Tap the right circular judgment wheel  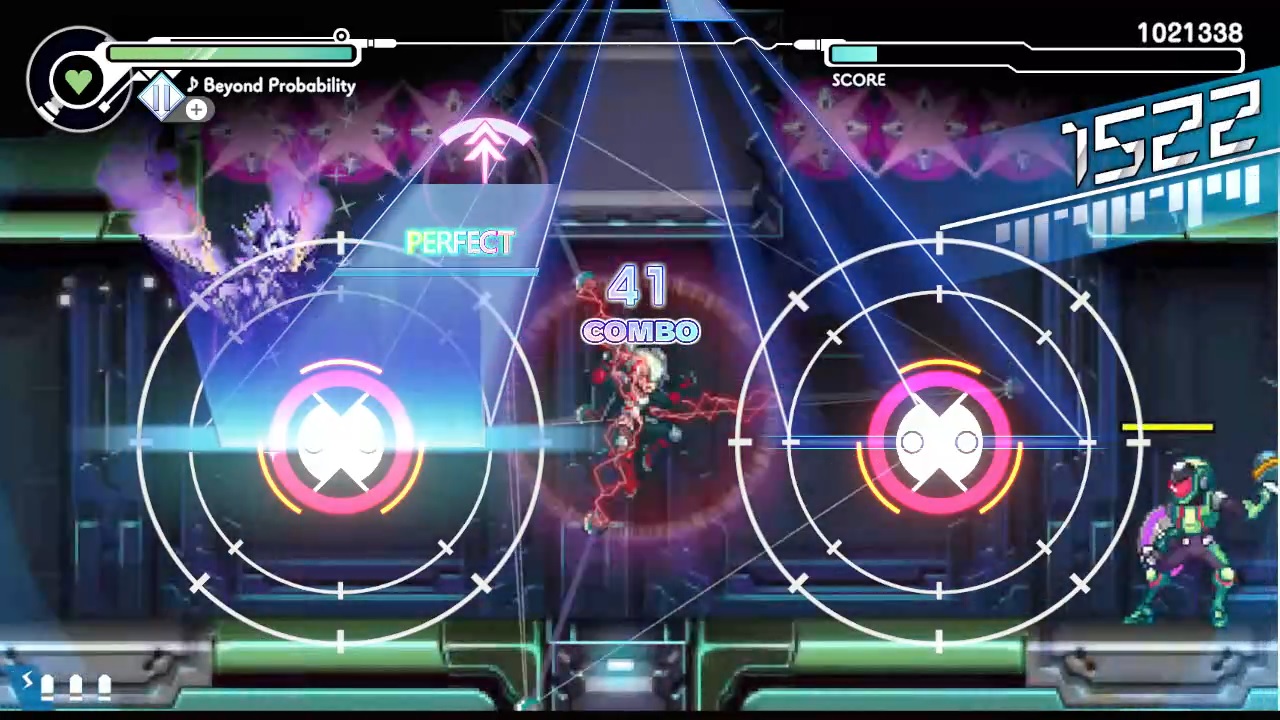click(940, 440)
